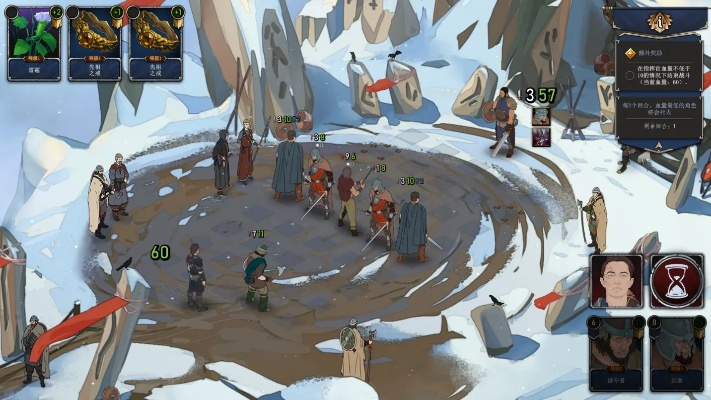End the turn with hourglass button
Viewport: 711px width, 400px height.
tap(676, 280)
